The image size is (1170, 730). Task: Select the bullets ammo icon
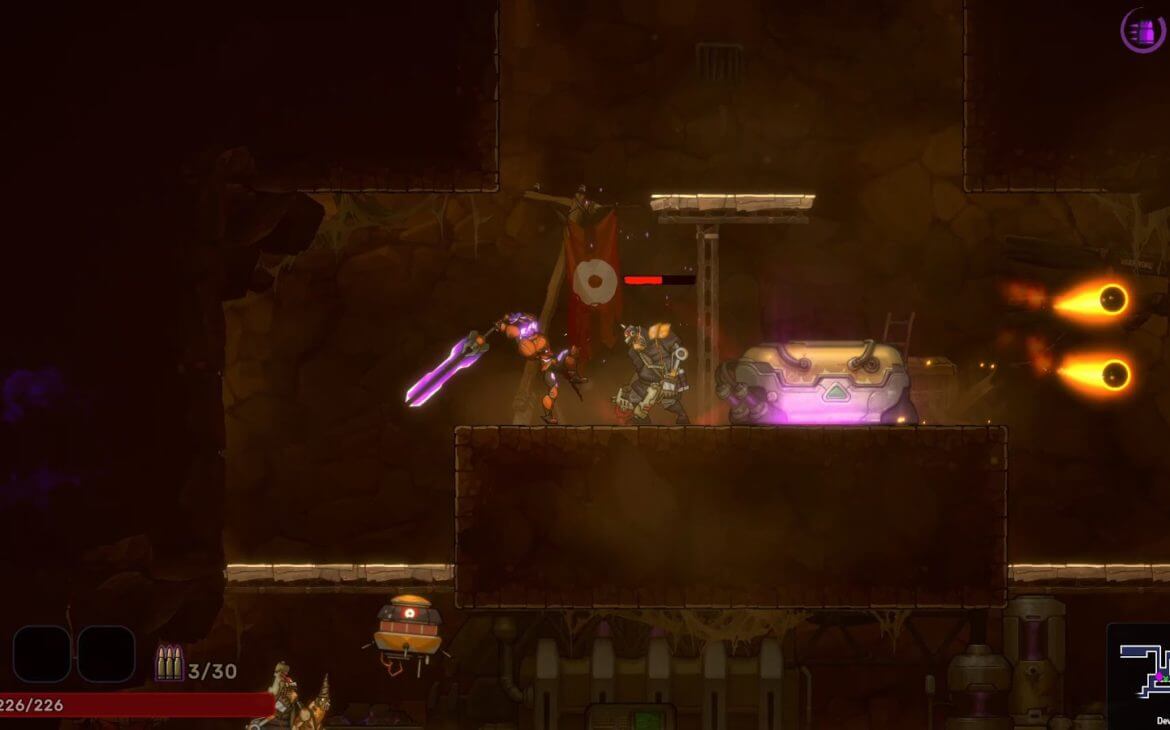168,663
